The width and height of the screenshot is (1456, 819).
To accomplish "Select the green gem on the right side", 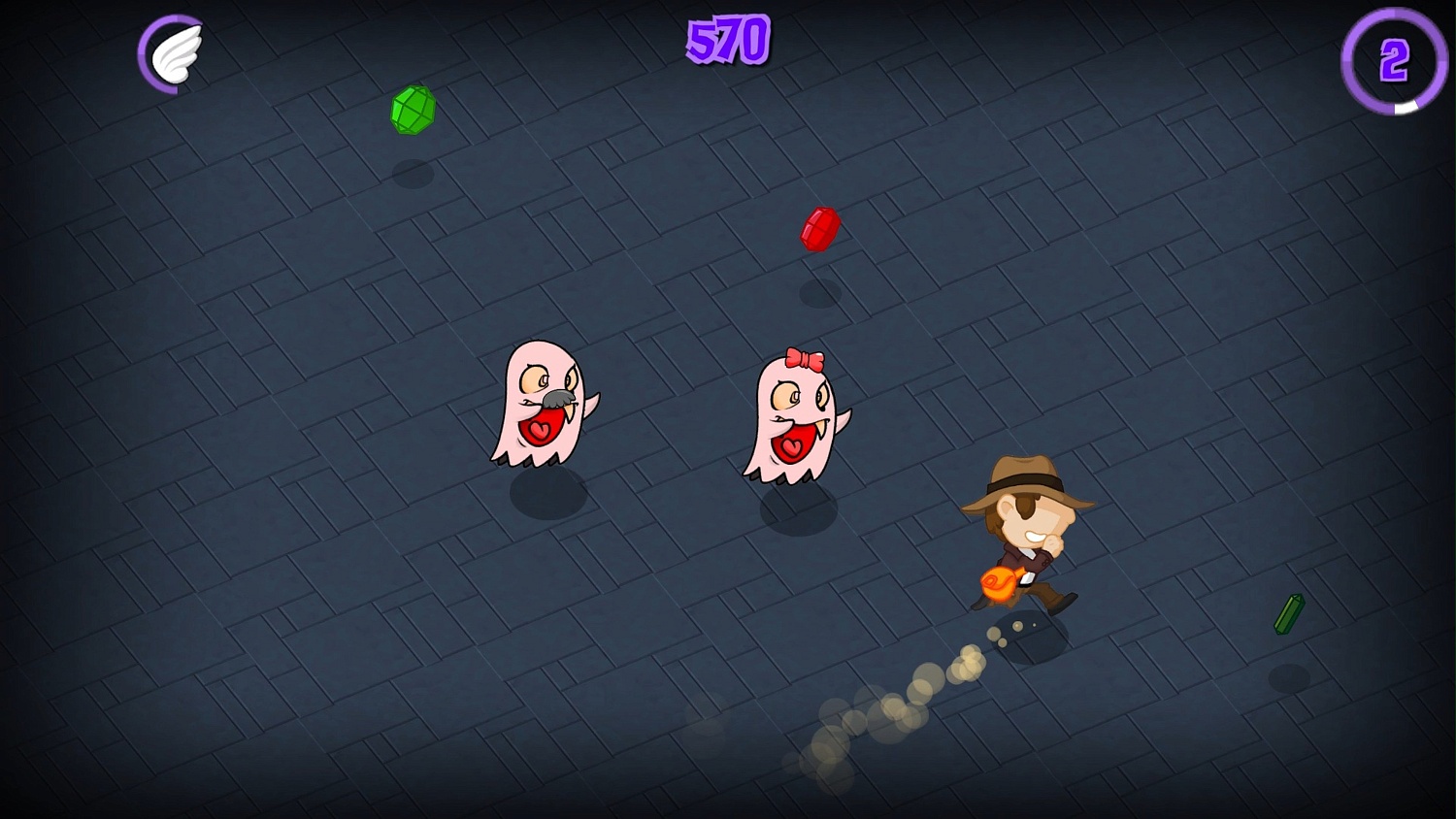I will pyautogui.click(x=1290, y=612).
